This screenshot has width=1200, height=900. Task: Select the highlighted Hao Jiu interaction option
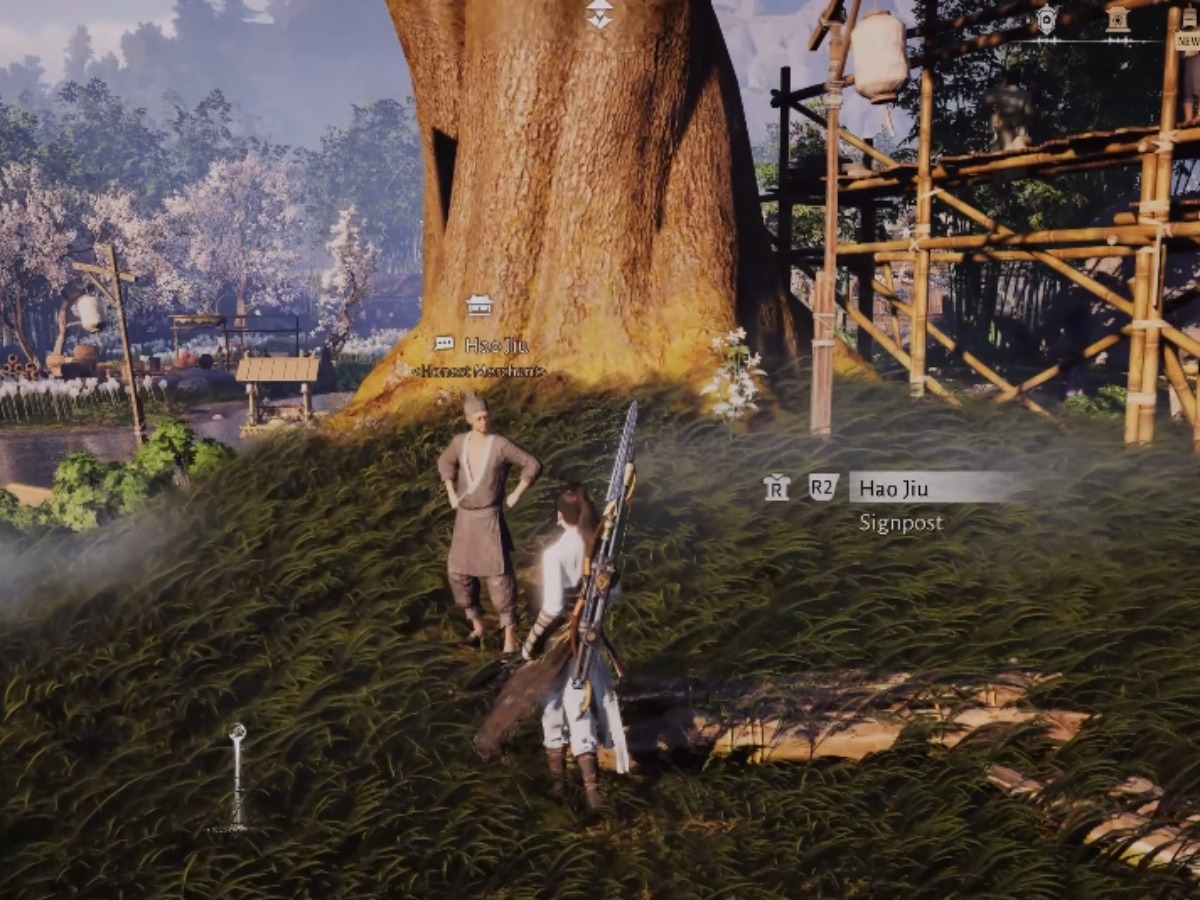[x=930, y=487]
